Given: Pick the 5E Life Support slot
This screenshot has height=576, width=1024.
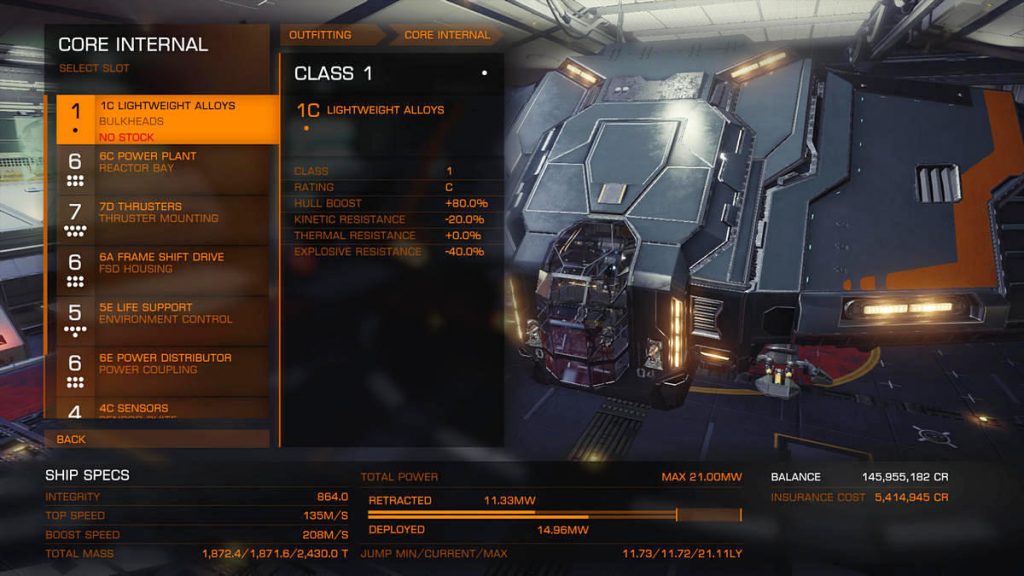Looking at the screenshot, I should (162, 321).
